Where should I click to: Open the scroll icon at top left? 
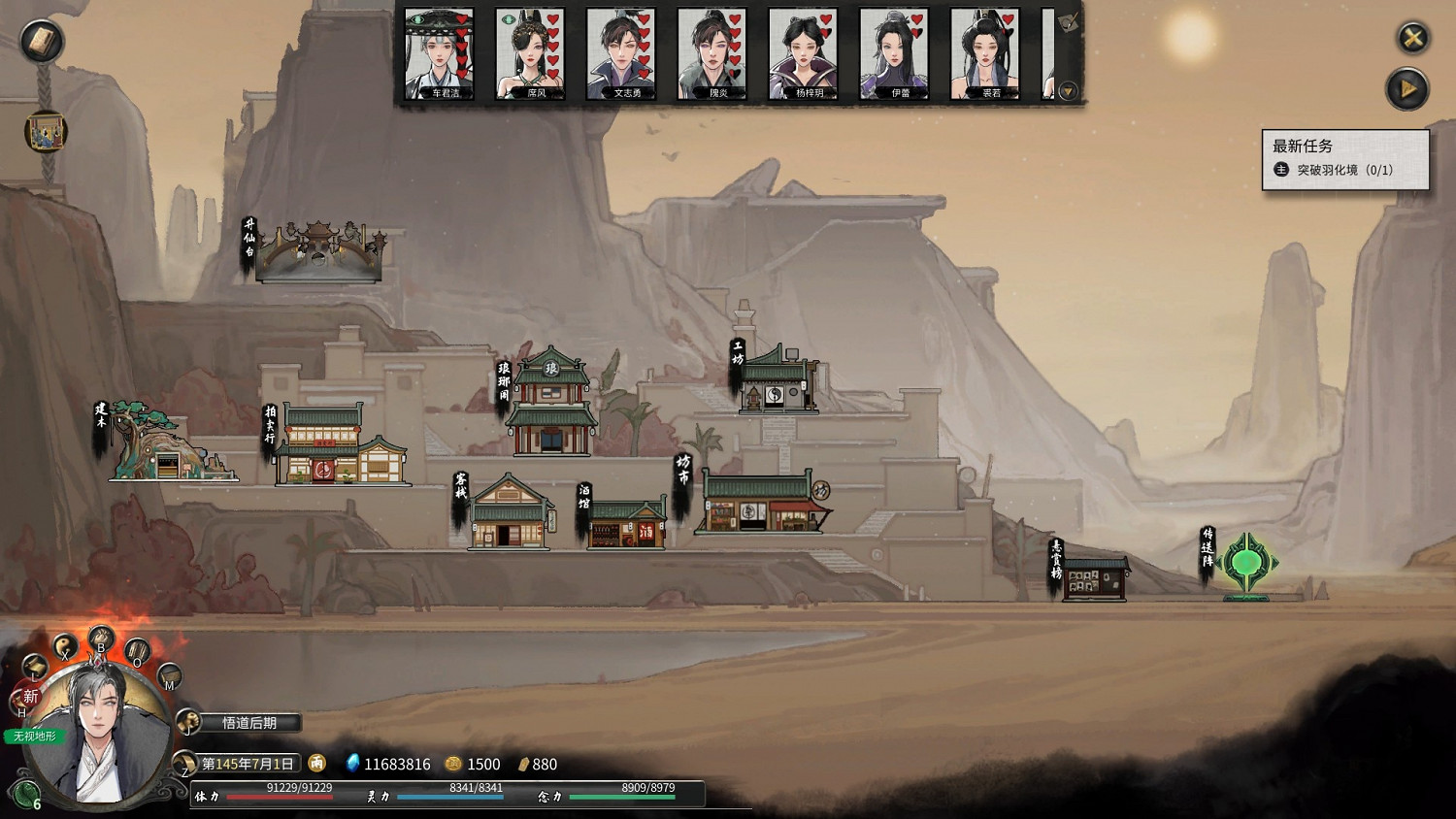tap(42, 41)
